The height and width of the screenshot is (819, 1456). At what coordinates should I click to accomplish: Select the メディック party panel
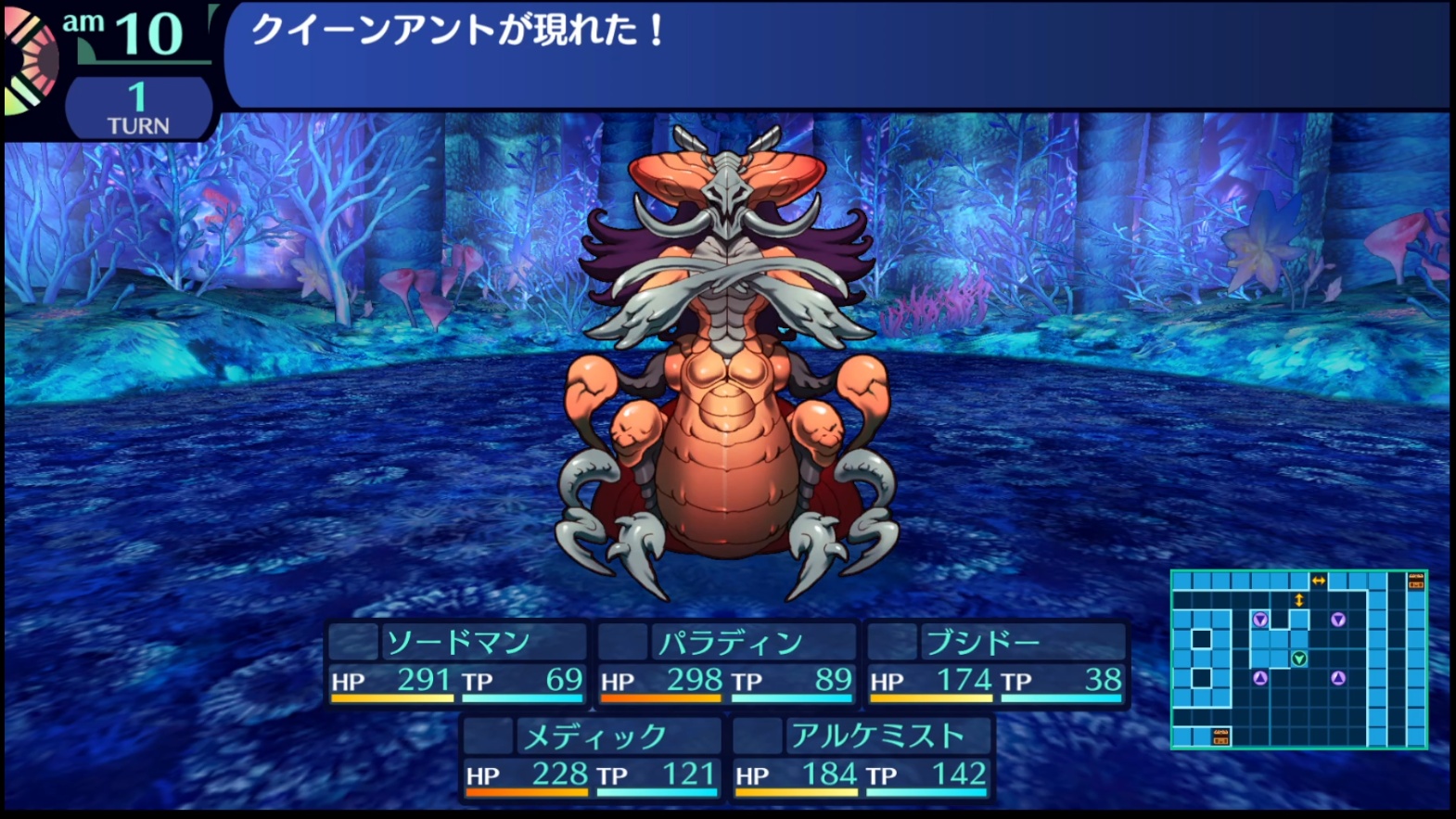[x=591, y=757]
